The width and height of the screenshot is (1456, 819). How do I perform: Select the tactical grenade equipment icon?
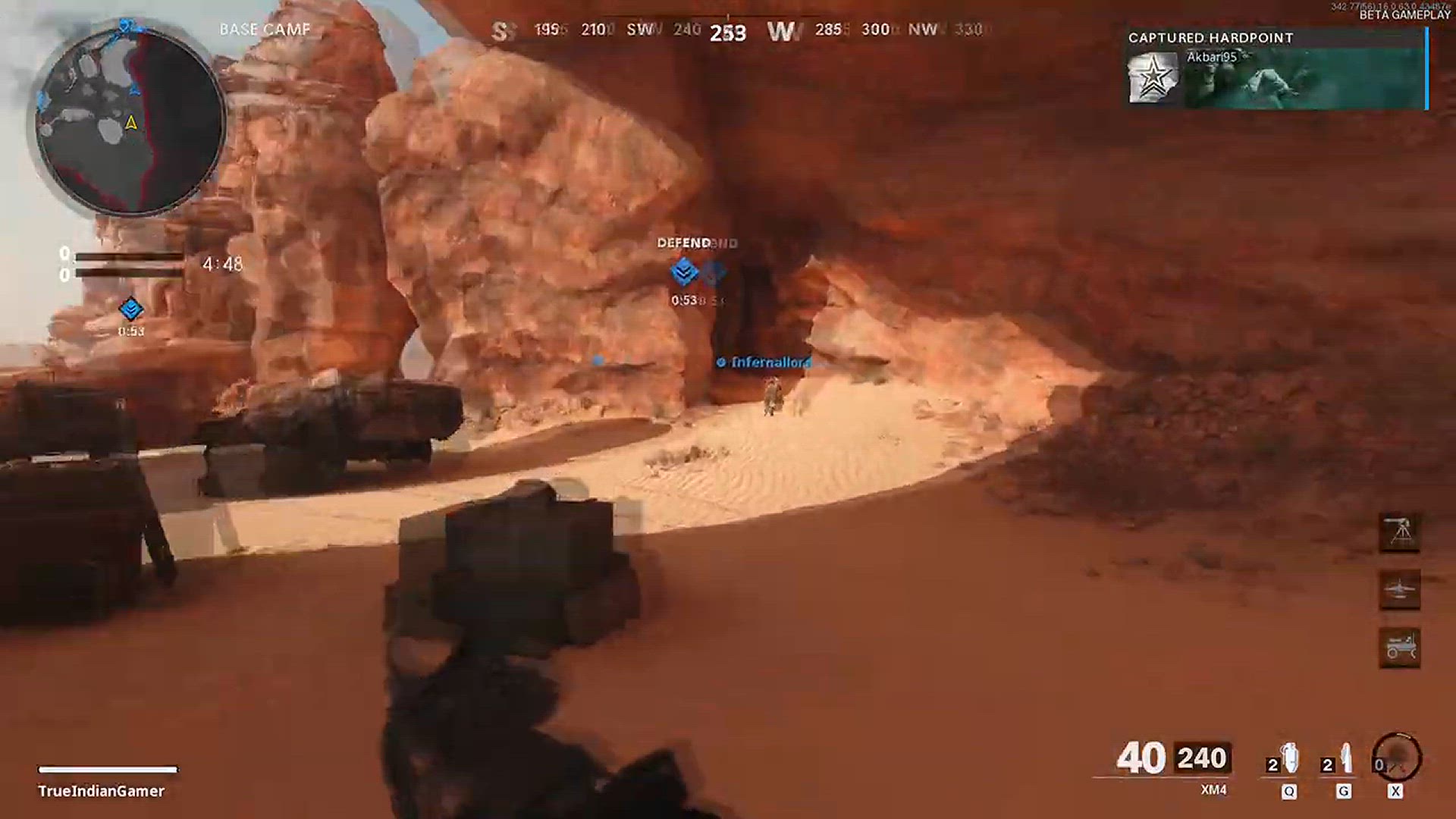pos(1288,759)
